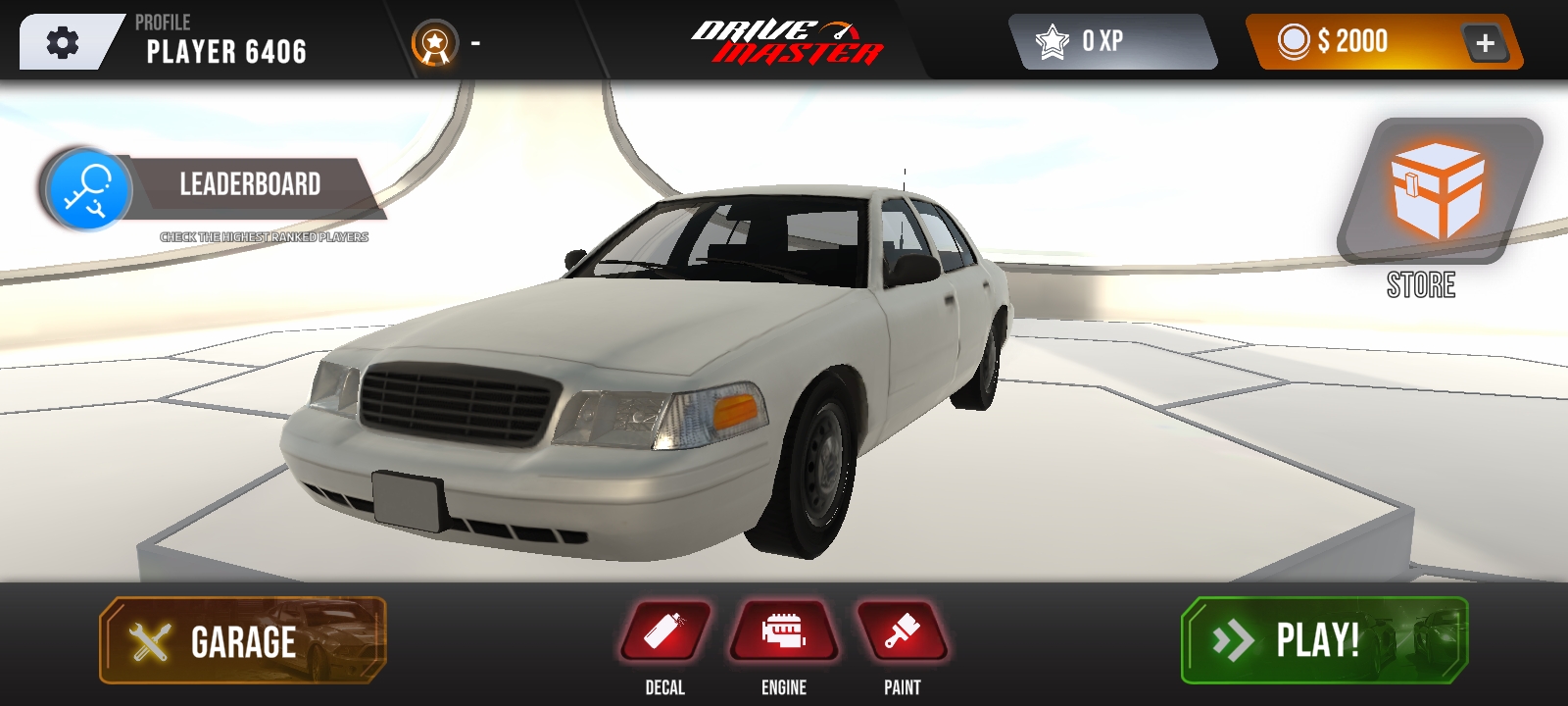Start the game with Play!

coord(1324,640)
